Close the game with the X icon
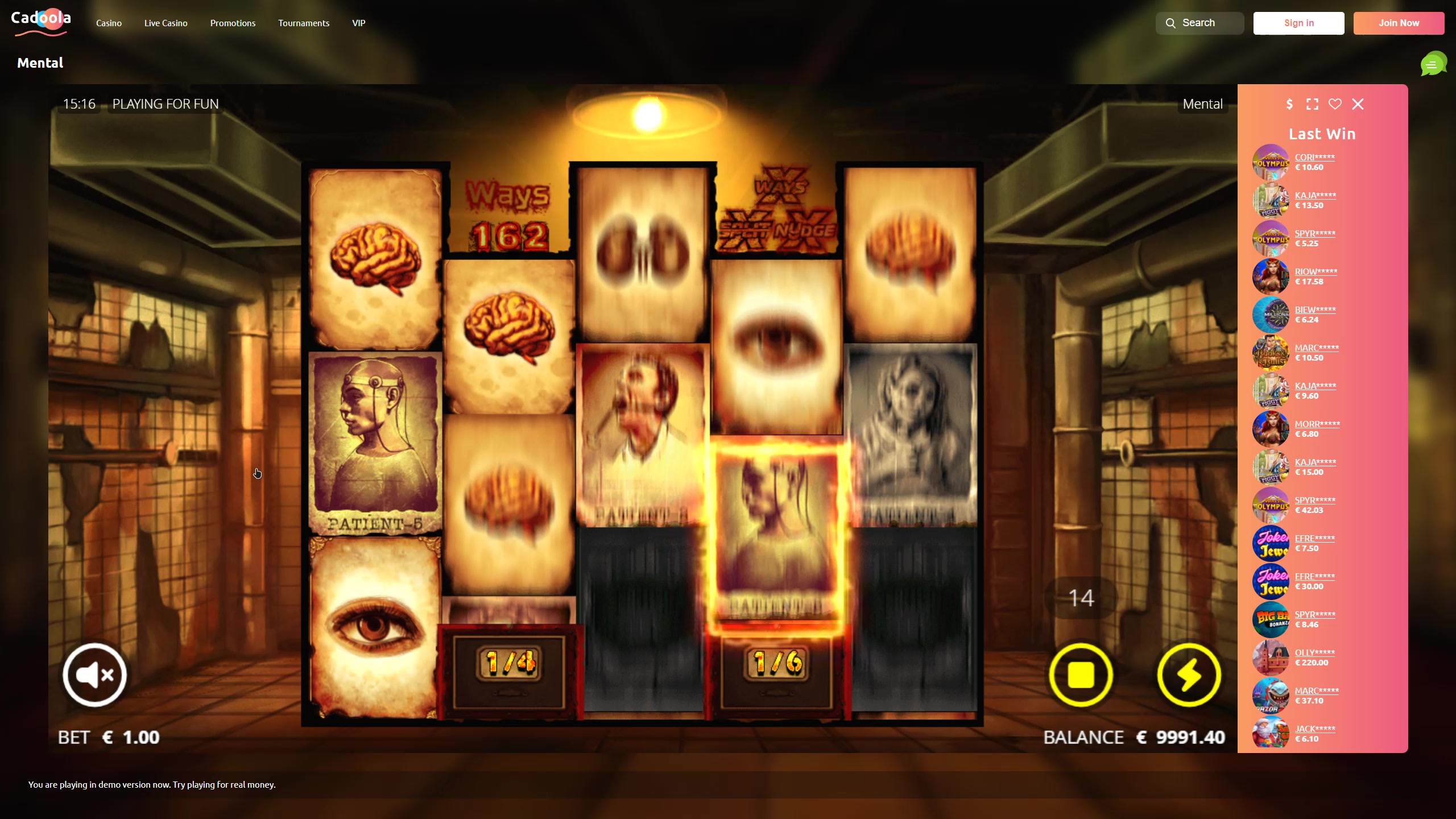 (x=1358, y=104)
